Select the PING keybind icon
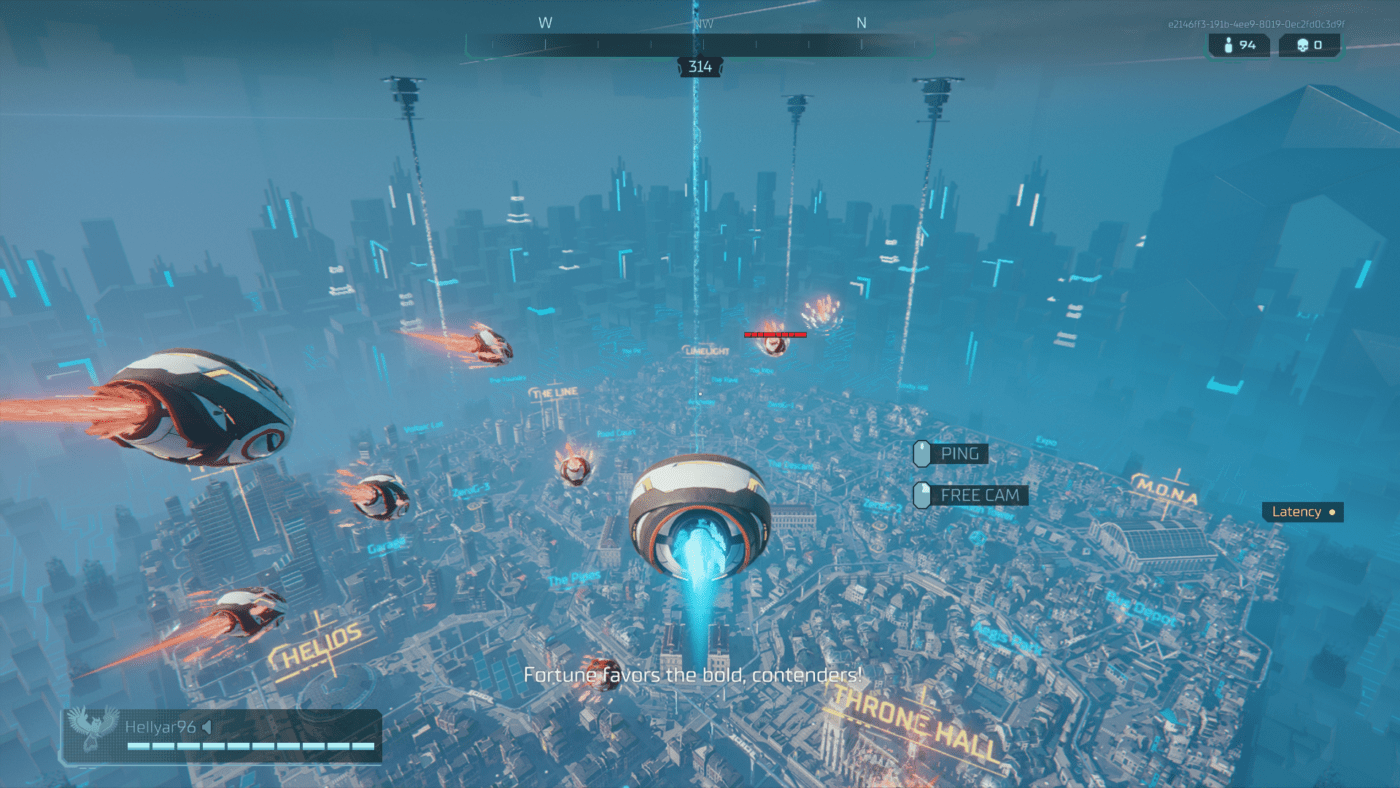 pyautogui.click(x=920, y=453)
